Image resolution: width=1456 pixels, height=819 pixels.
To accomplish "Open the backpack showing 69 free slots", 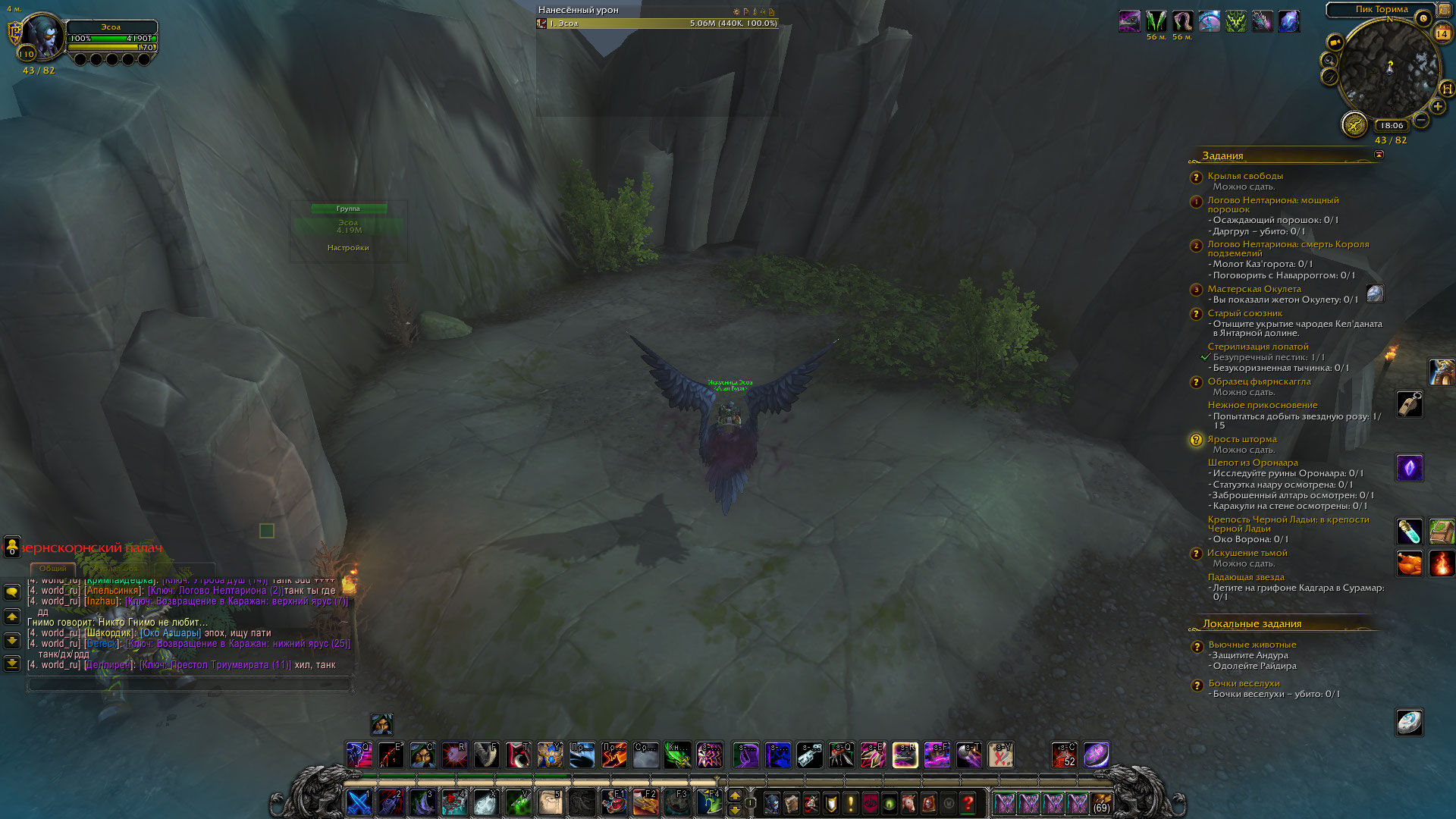I will pyautogui.click(x=1101, y=803).
